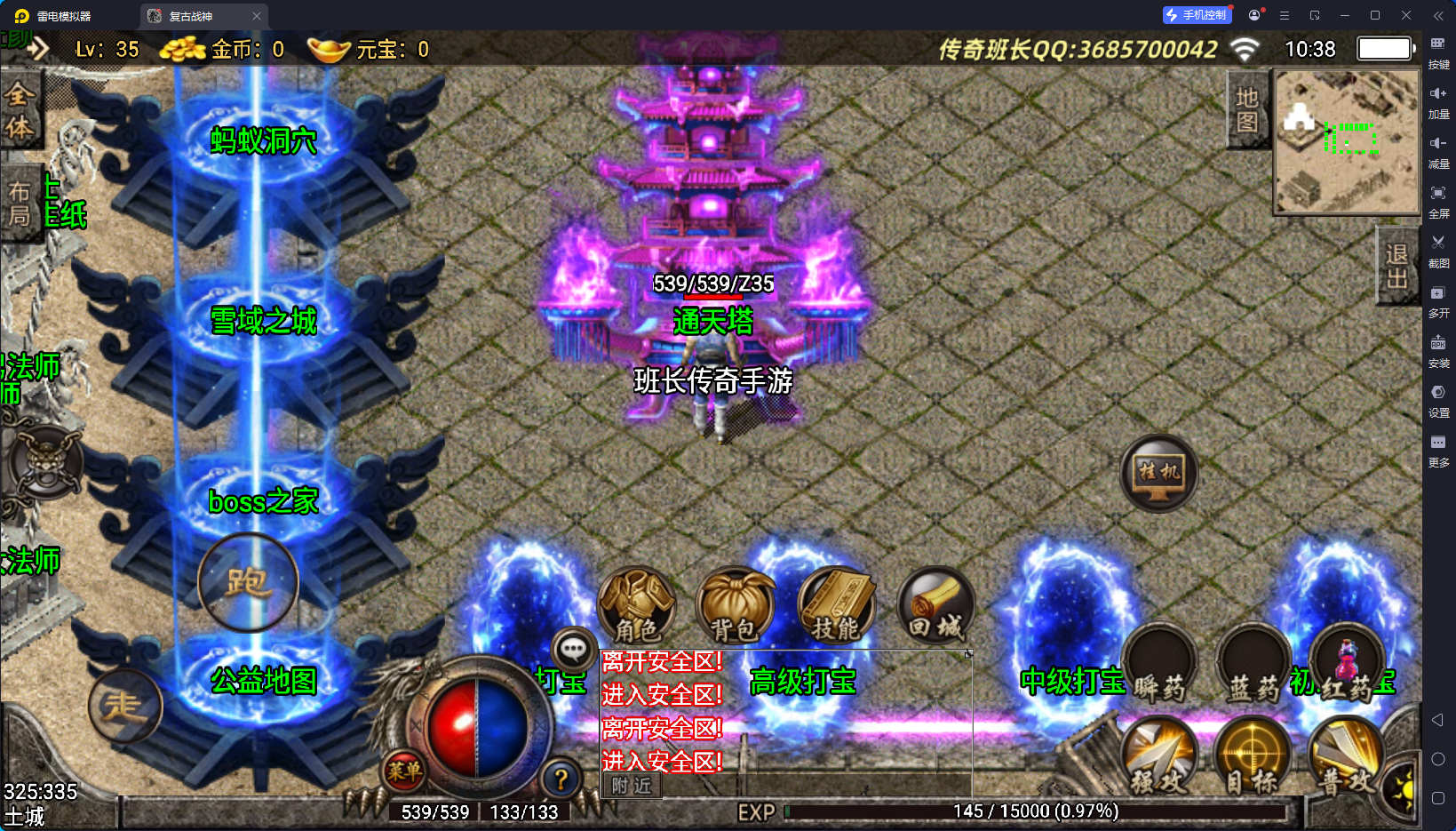Select the 附近 nearby chat tab
The width and height of the screenshot is (1456, 831).
pyautogui.click(x=632, y=786)
